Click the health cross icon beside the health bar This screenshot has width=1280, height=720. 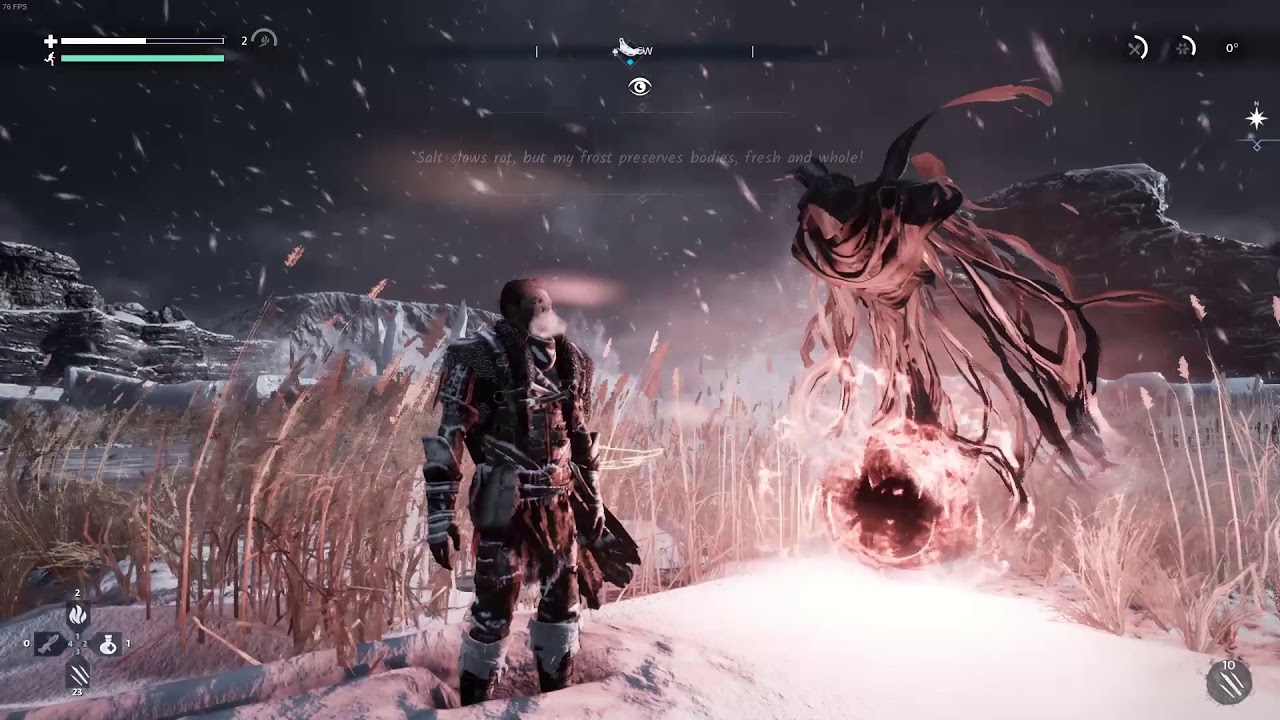point(50,41)
